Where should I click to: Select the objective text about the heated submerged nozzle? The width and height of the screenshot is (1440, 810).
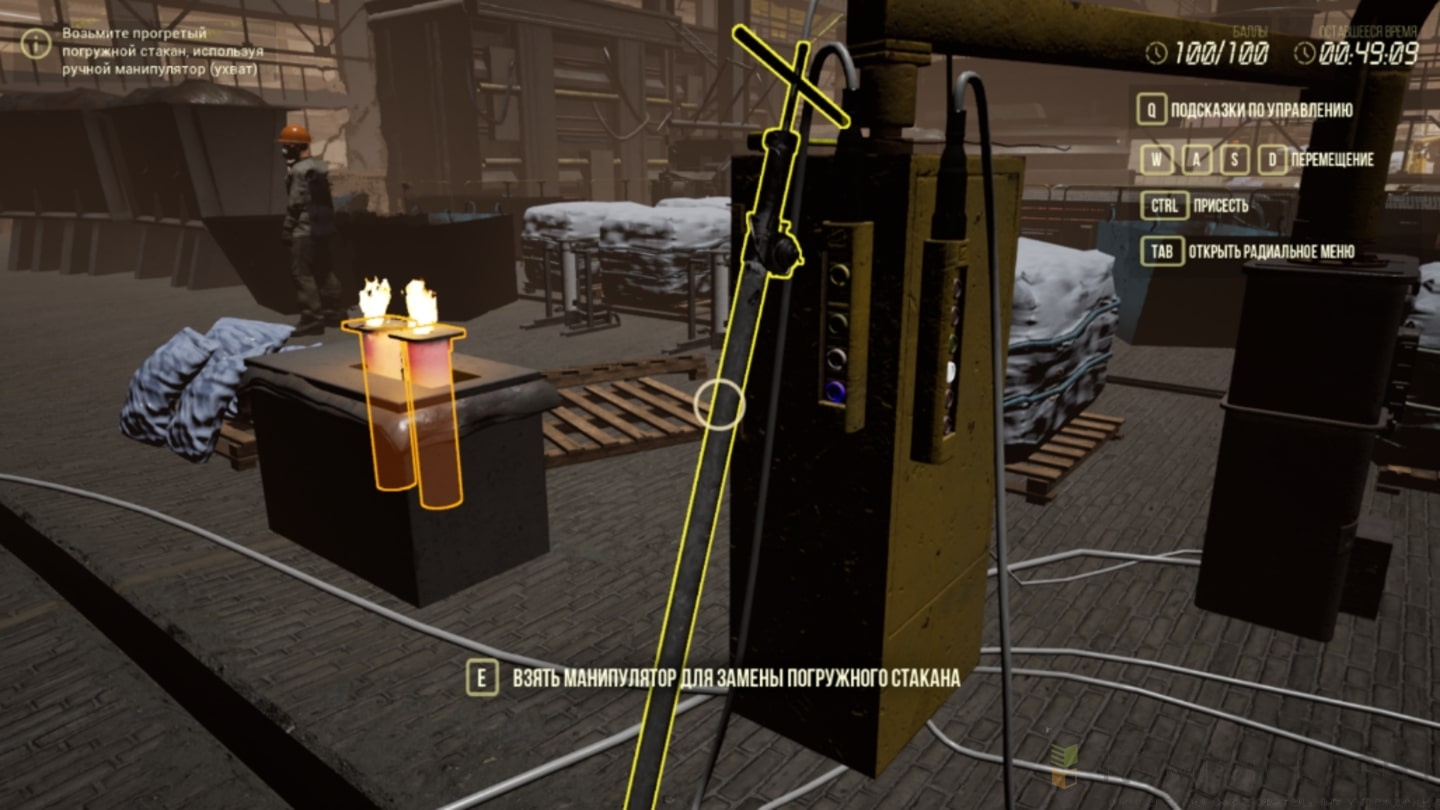pyautogui.click(x=163, y=50)
